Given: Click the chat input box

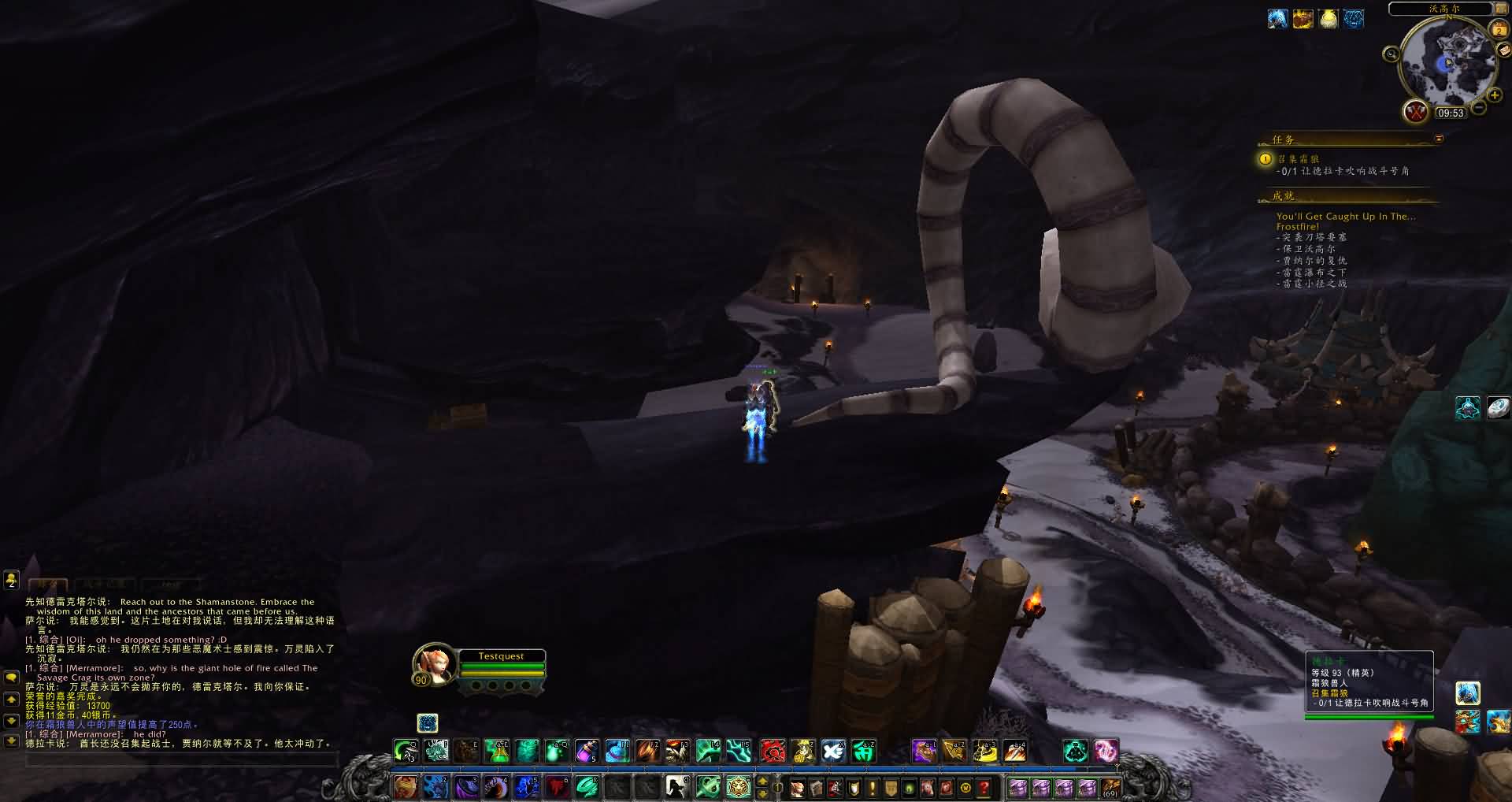Looking at the screenshot, I should 181,760.
